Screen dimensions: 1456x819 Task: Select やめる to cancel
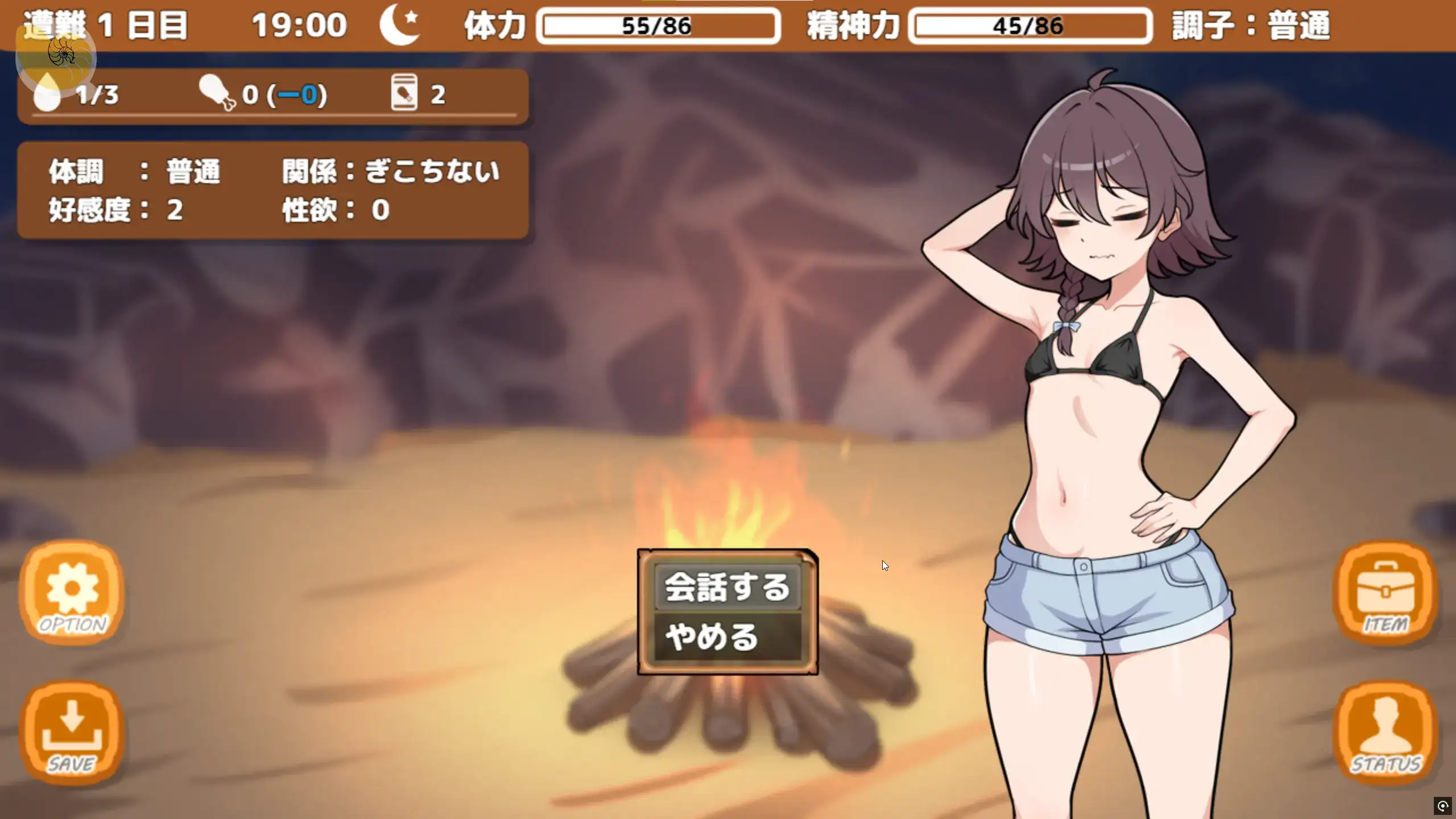[x=727, y=637]
